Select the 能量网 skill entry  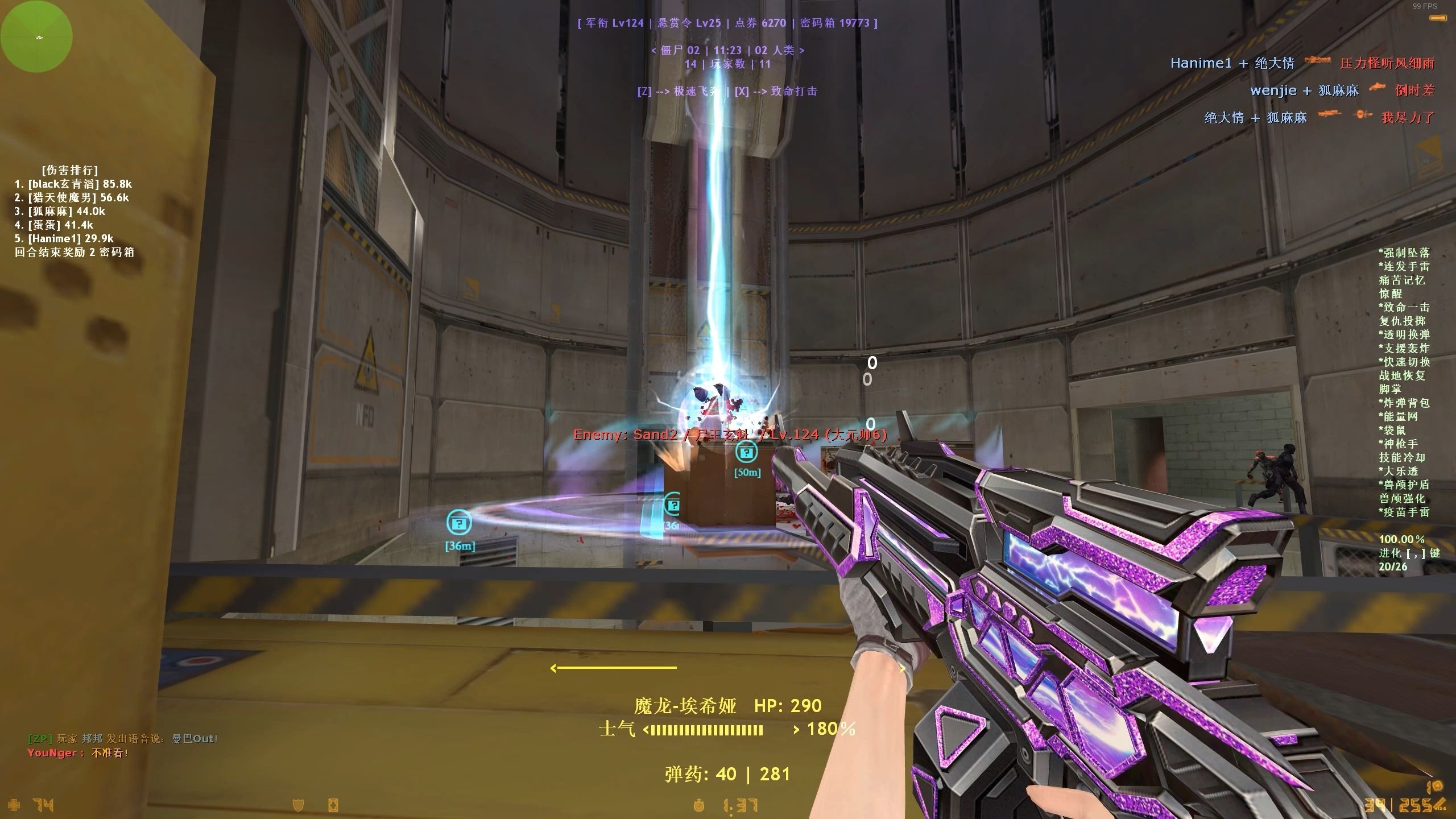coord(1398,417)
